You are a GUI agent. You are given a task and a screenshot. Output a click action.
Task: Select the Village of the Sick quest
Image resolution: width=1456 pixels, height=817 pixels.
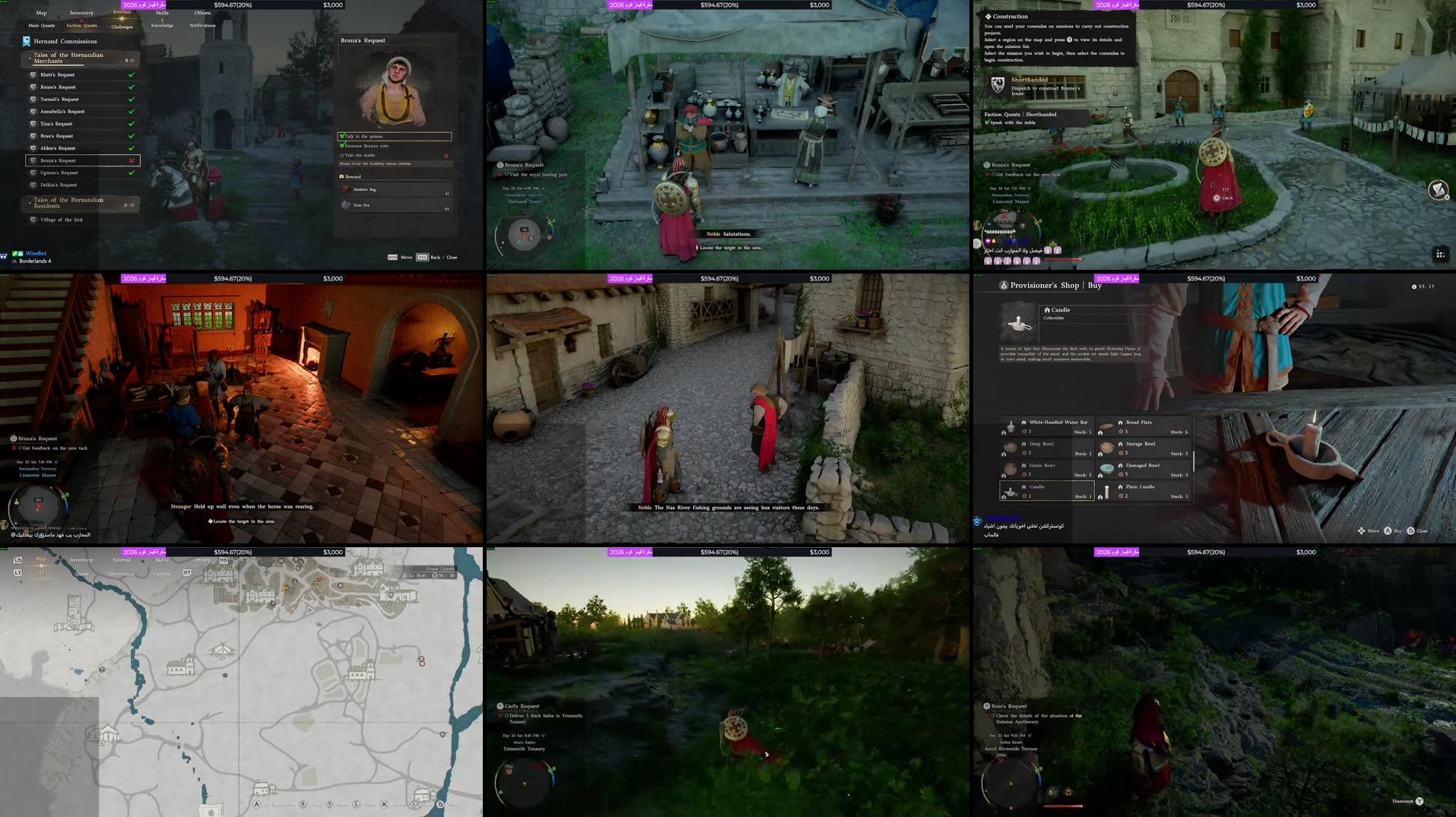62,219
